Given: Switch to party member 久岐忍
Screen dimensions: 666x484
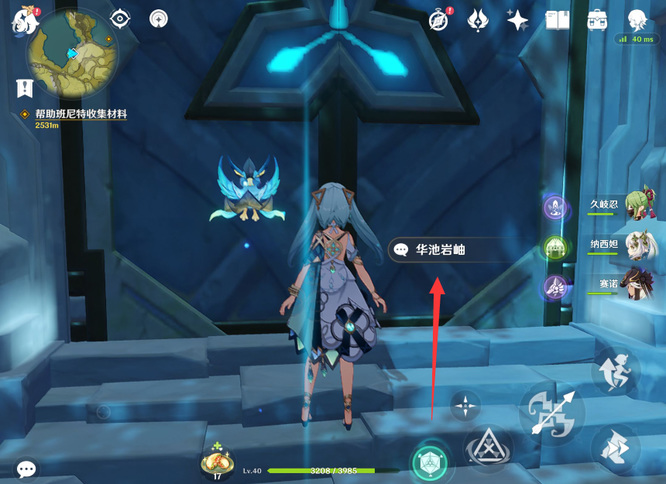Looking at the screenshot, I should click(x=640, y=206).
